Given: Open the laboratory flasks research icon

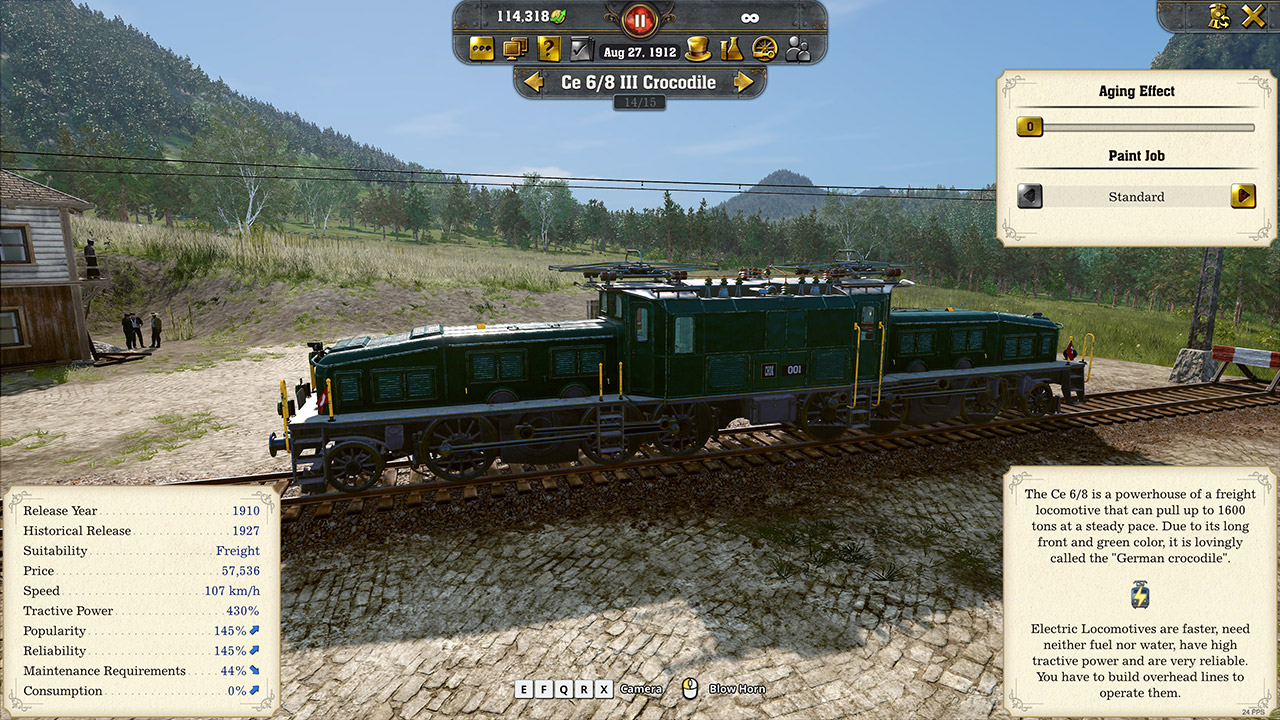Looking at the screenshot, I should [732, 48].
